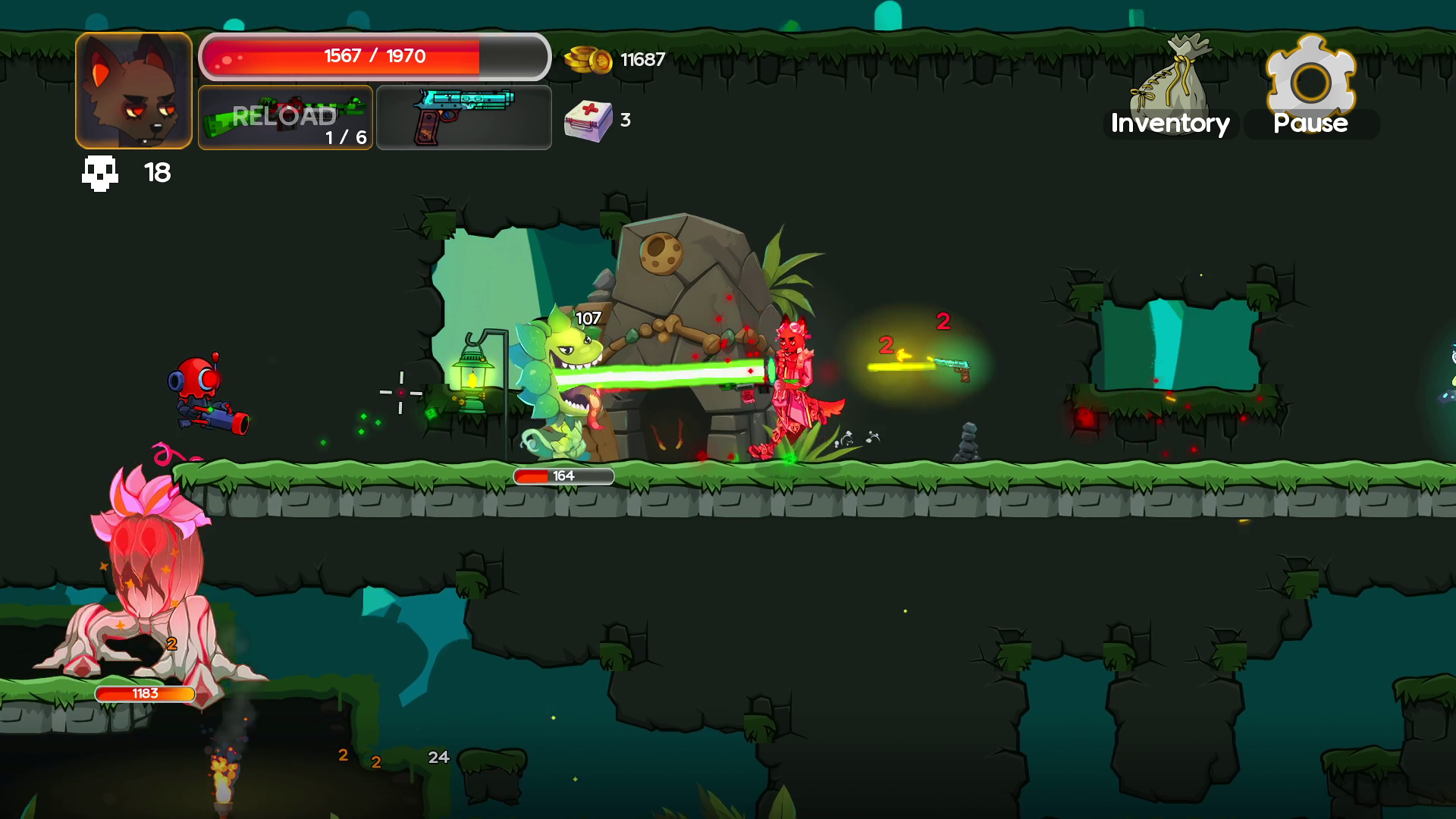The height and width of the screenshot is (819, 1456).
Task: Toggle the active weapon to the pistol slot
Action: [463, 118]
